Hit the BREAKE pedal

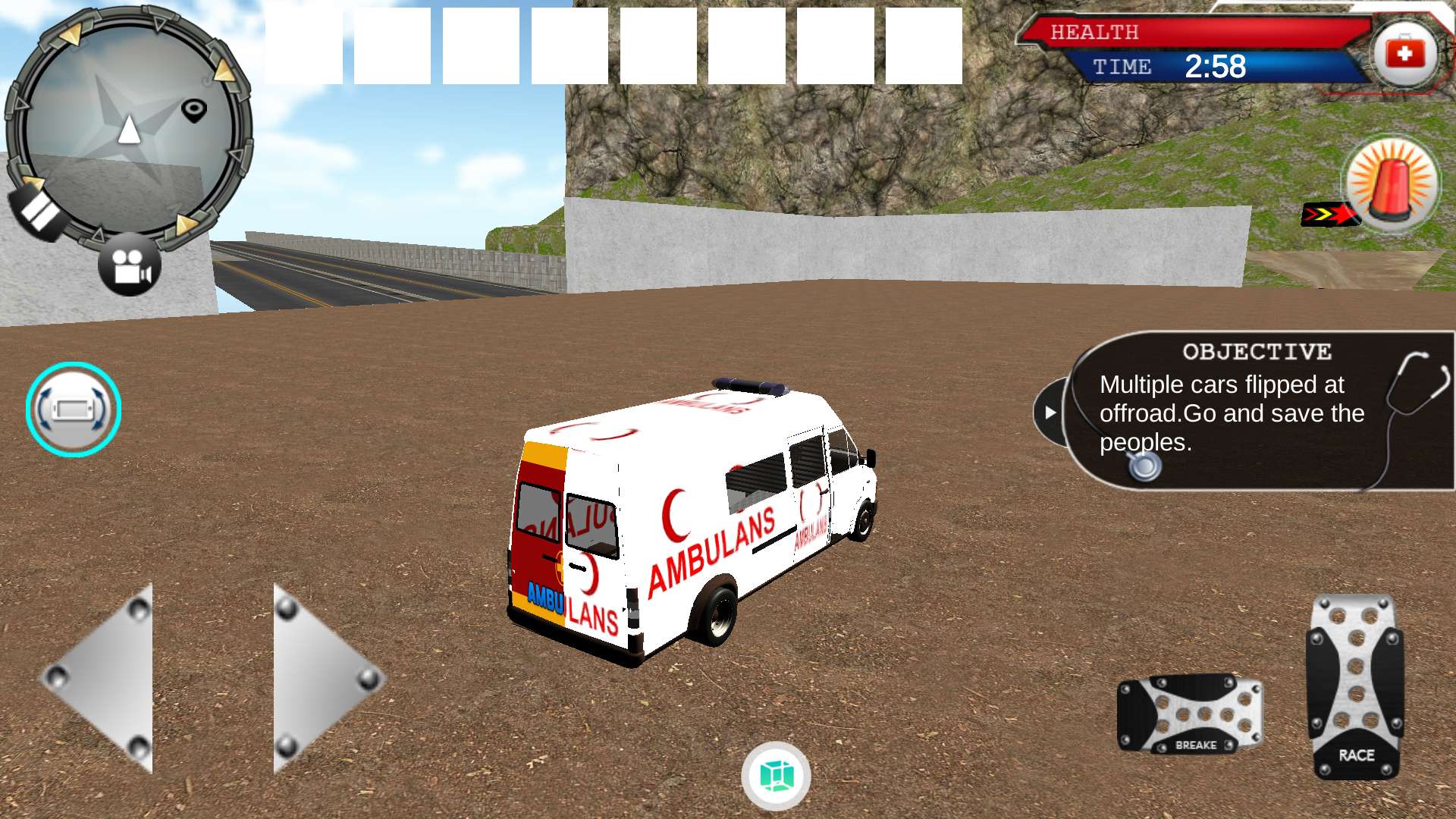pyautogui.click(x=1189, y=714)
